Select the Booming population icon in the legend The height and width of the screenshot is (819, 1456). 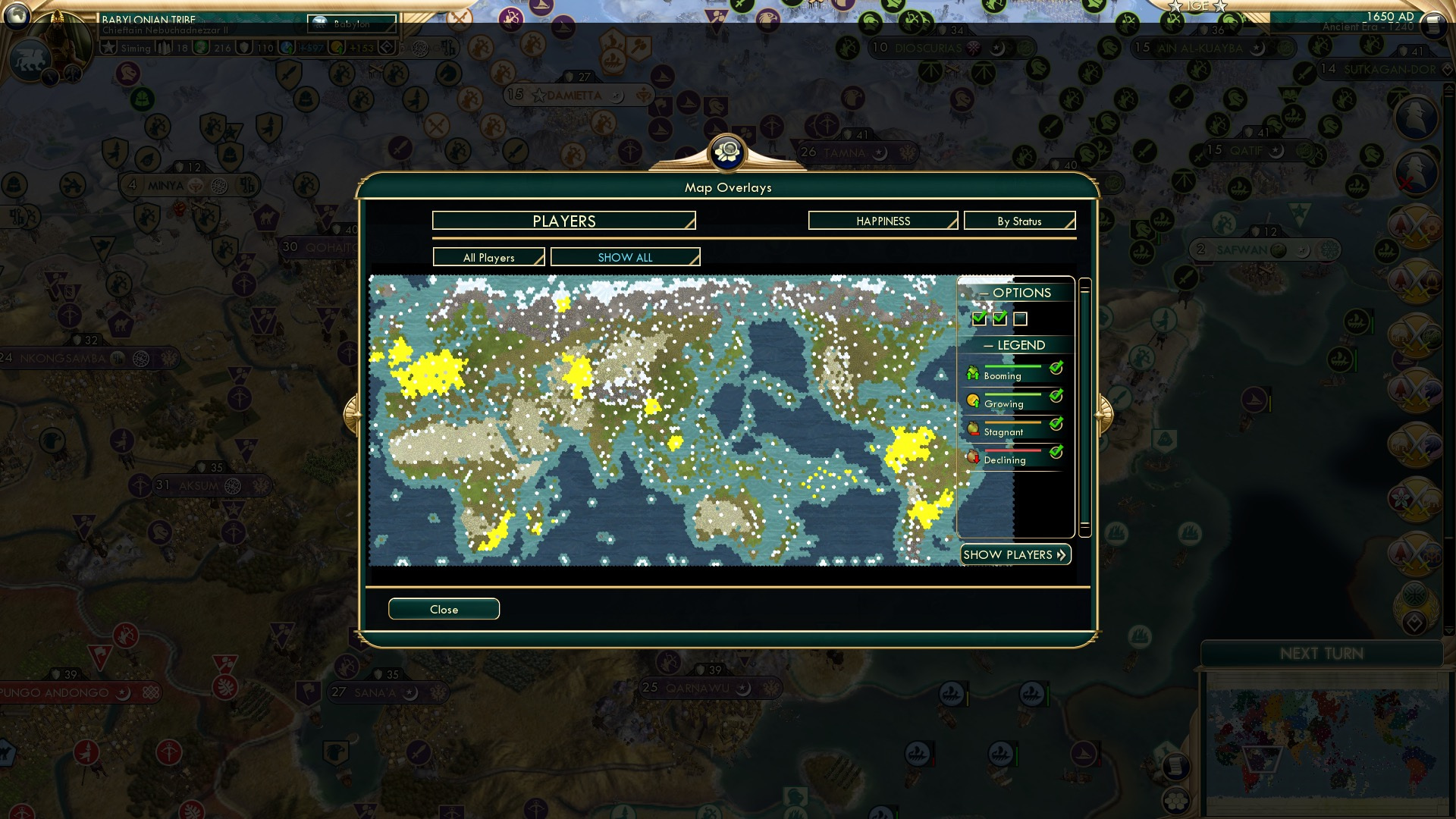(974, 372)
